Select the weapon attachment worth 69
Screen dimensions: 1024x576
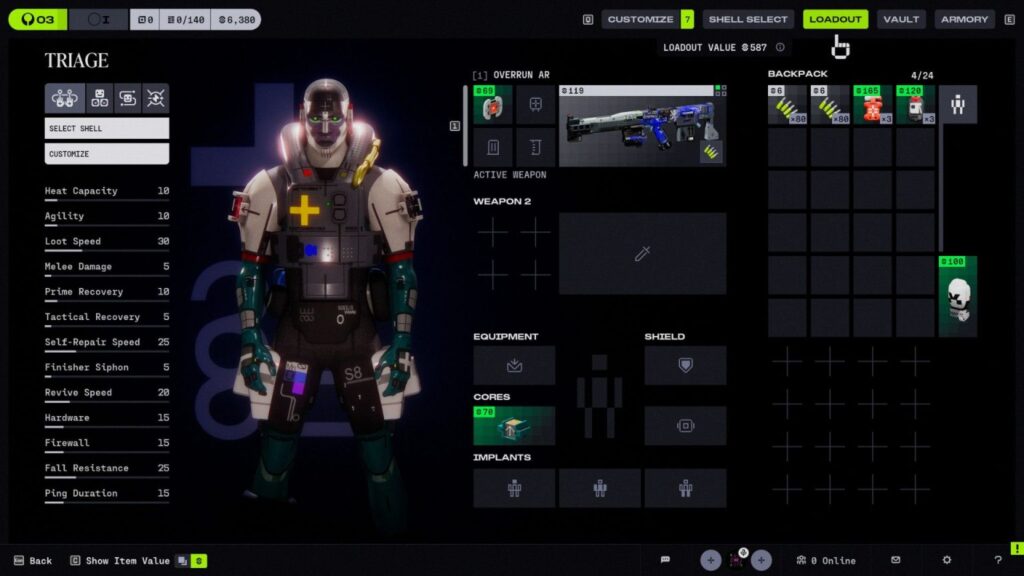(493, 105)
